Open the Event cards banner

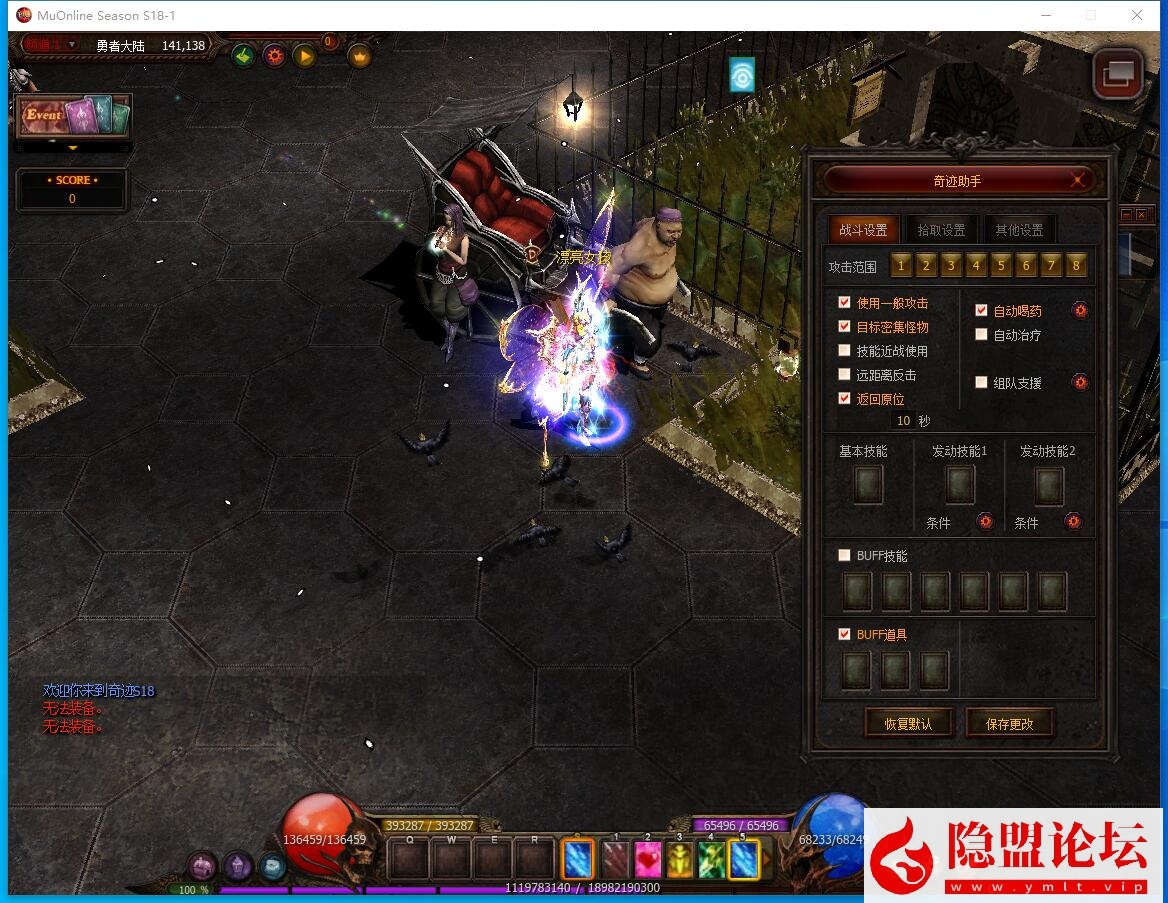point(74,117)
